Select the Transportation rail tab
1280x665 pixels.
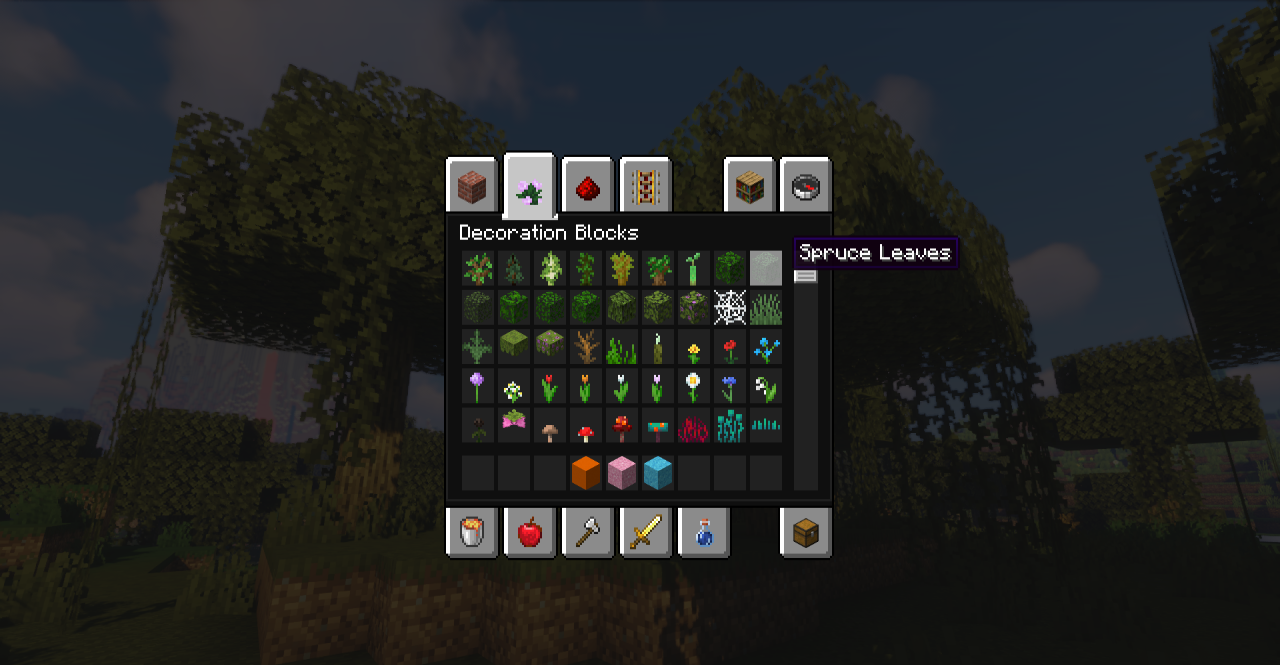pos(645,186)
